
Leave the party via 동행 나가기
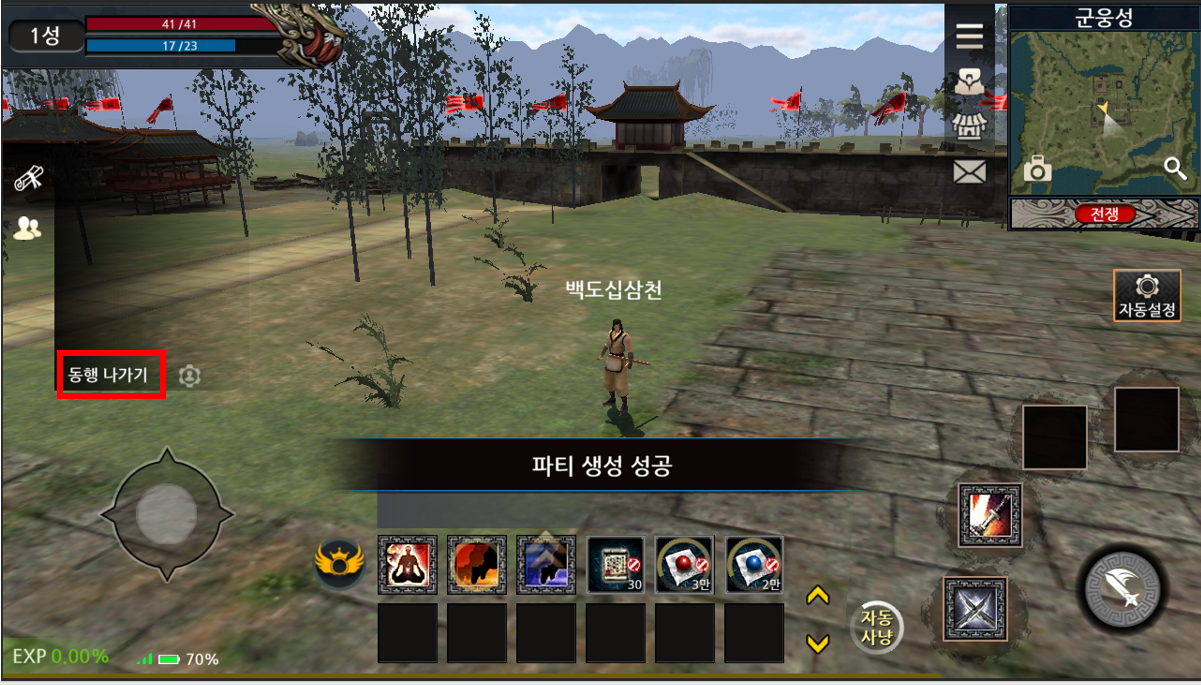110,375
